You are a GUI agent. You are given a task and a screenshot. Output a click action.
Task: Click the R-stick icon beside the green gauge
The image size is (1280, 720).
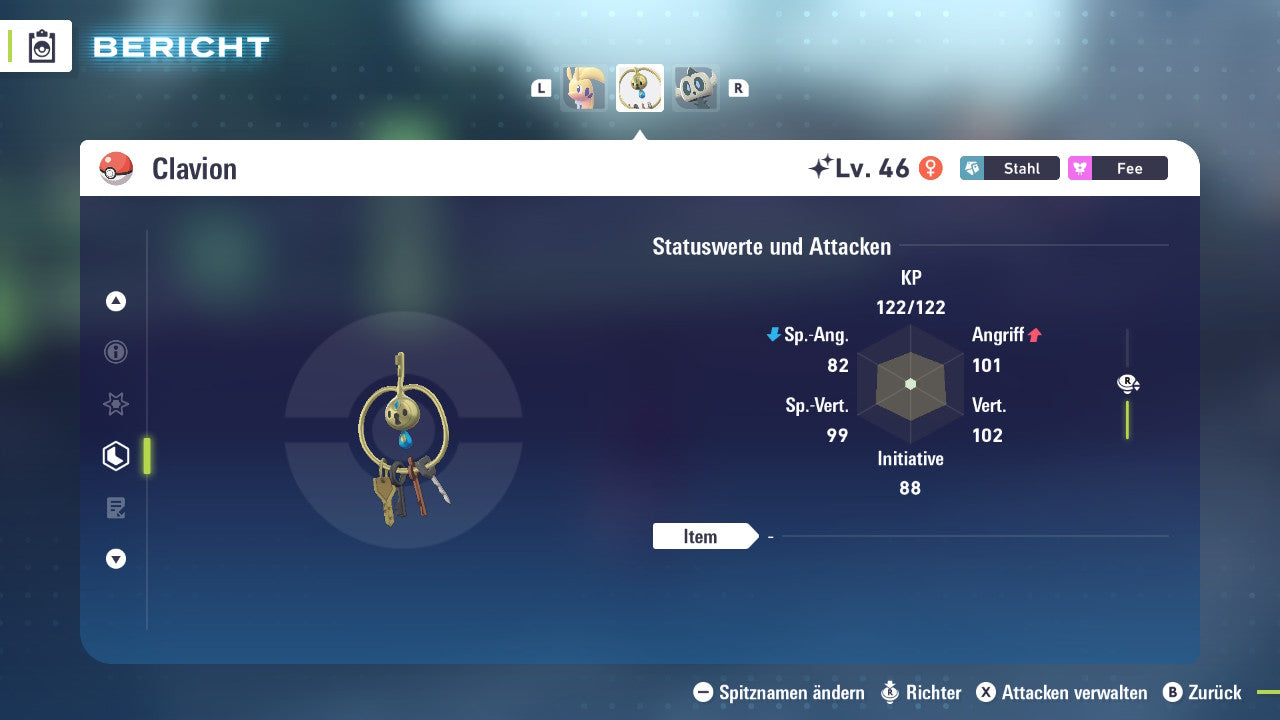pos(1127,383)
